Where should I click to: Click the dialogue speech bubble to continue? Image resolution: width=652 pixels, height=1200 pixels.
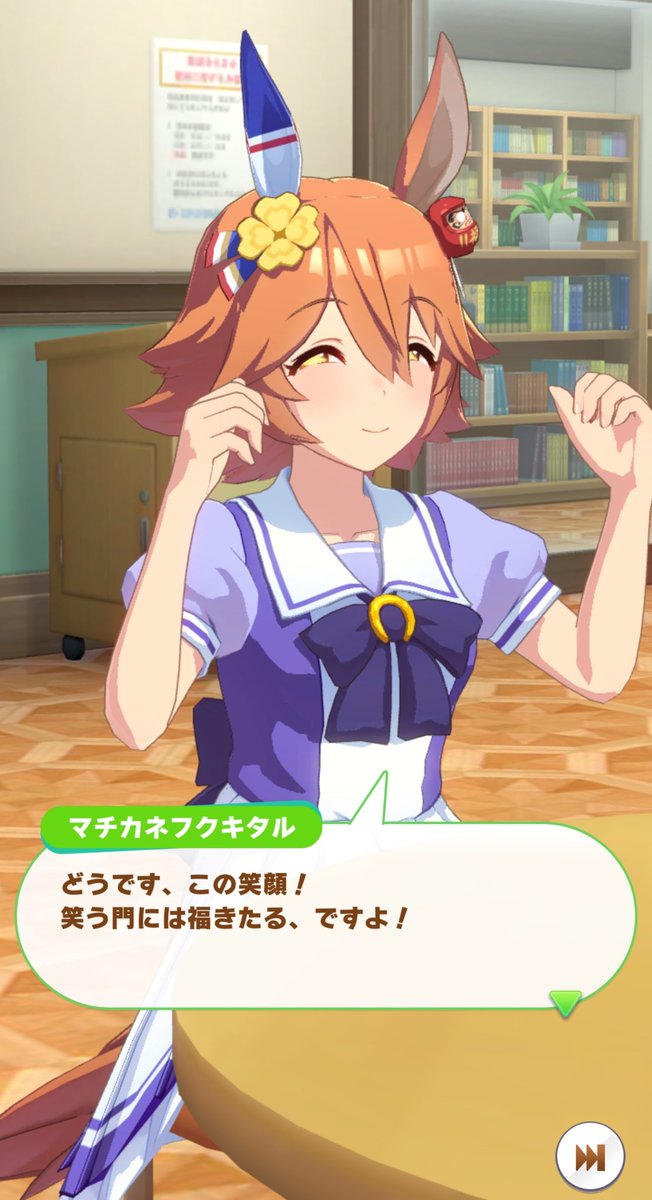coord(330,920)
